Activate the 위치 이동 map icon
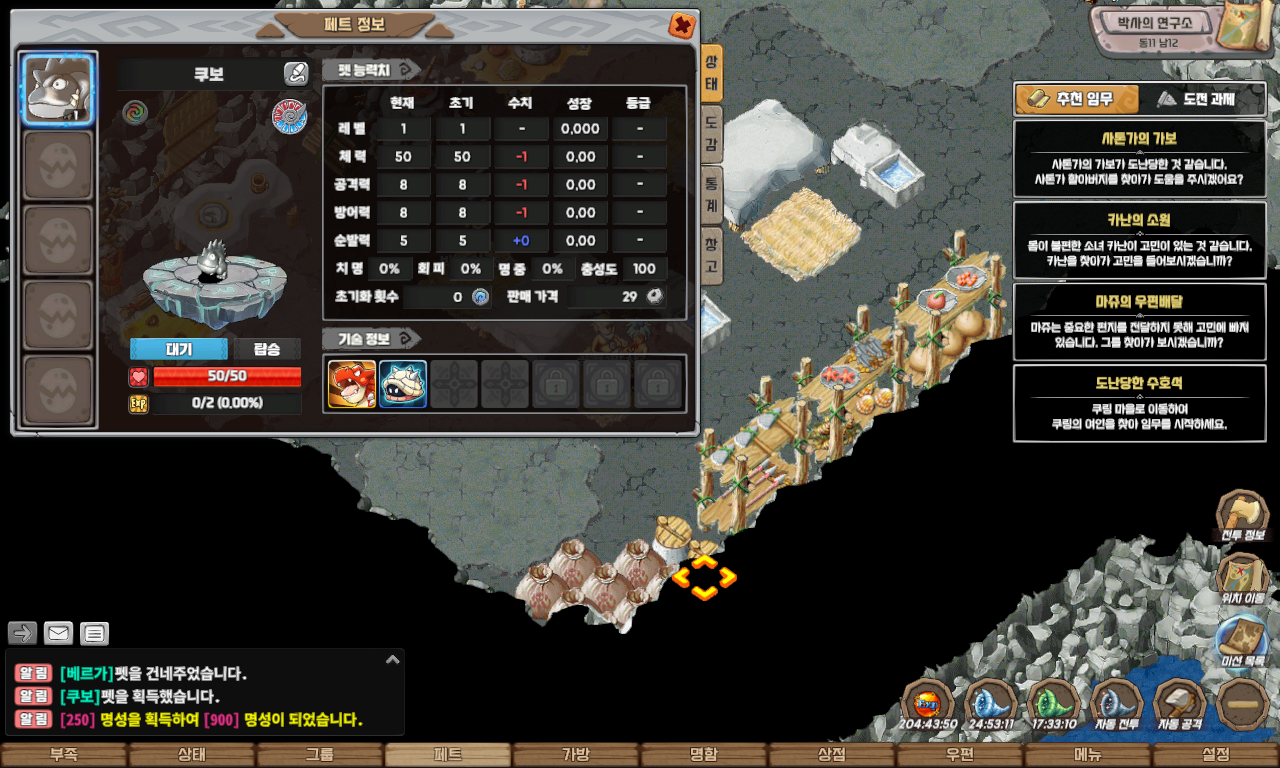1280x768 pixels. 1243,579
